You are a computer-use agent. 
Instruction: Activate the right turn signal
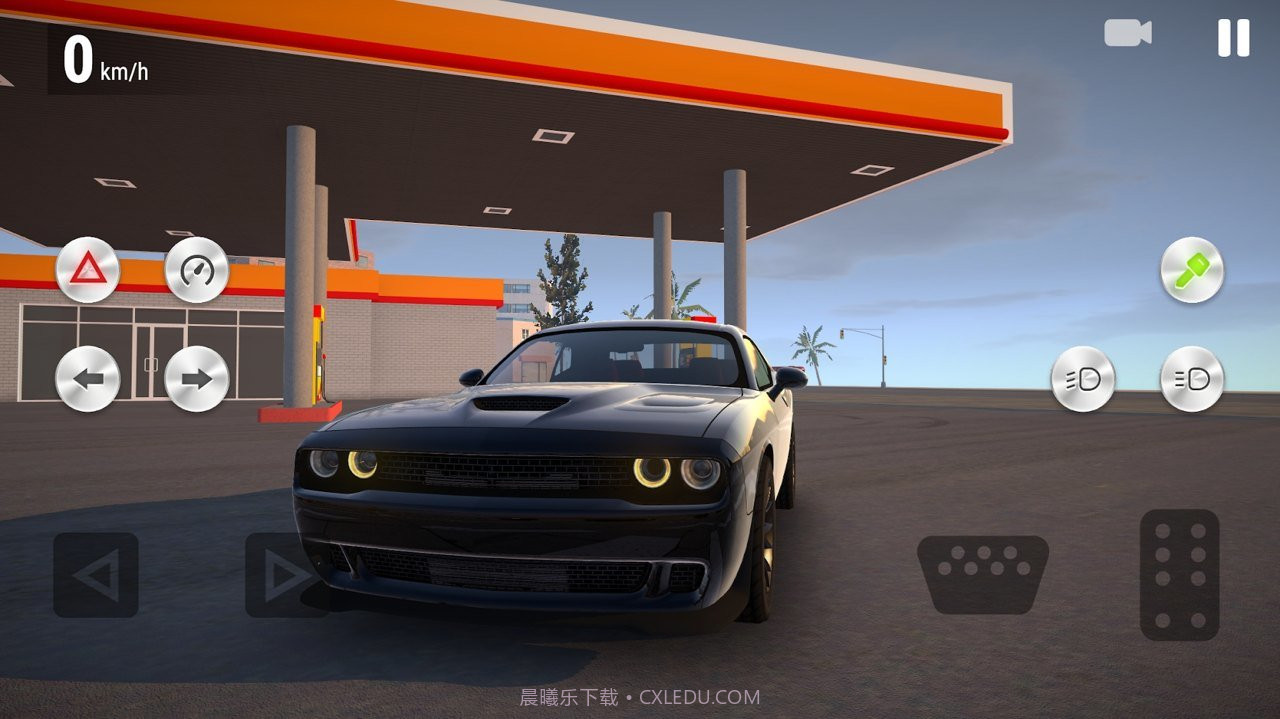[x=197, y=379]
